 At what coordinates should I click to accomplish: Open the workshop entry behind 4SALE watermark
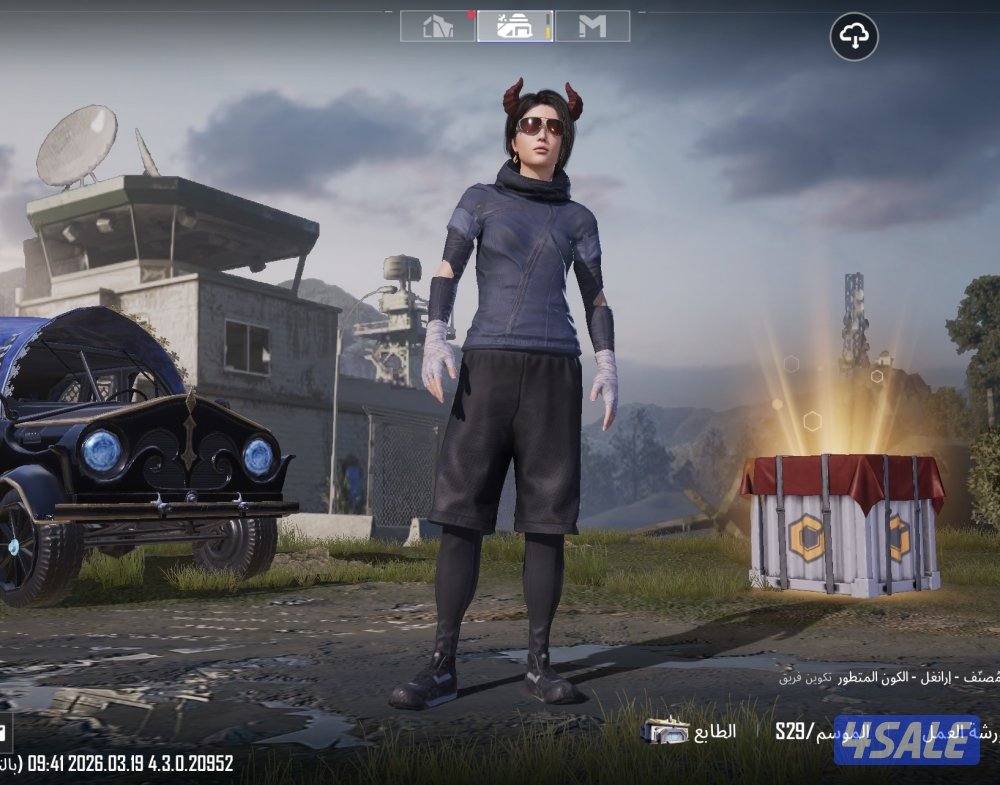coord(960,732)
